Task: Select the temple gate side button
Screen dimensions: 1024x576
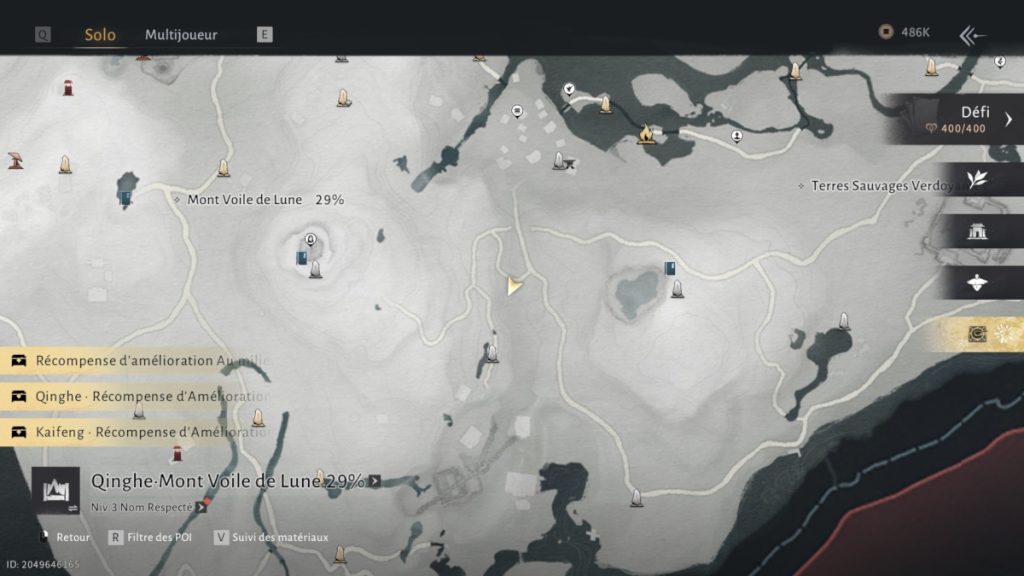Action: click(977, 231)
